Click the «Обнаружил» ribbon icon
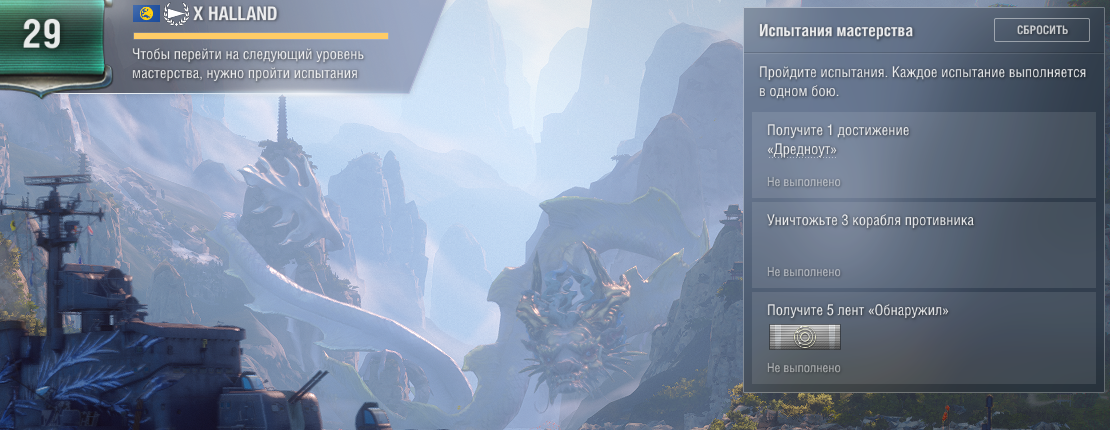Viewport: 1110px width, 430px height. [804, 337]
